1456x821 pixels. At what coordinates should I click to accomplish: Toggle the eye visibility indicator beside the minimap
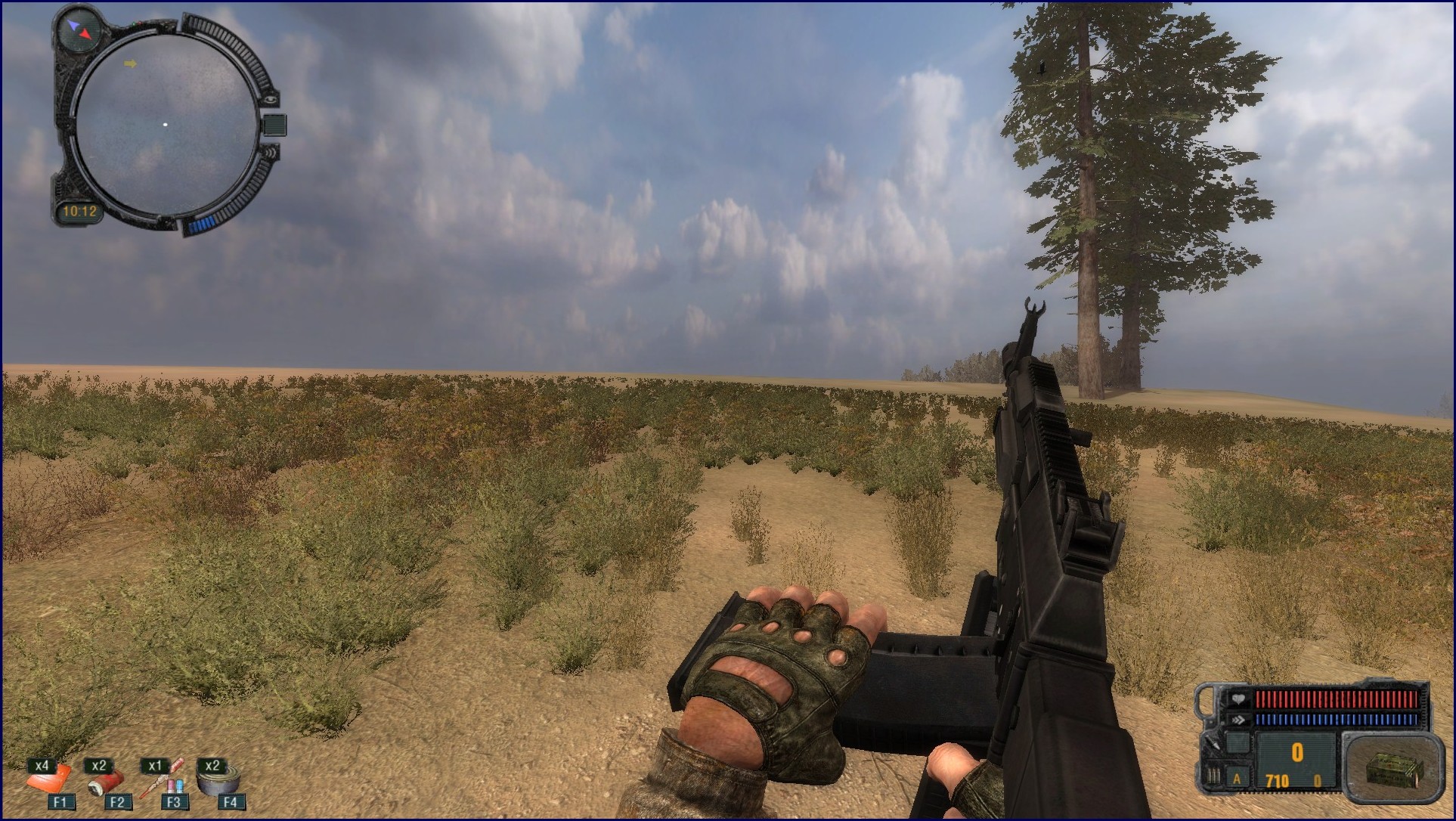pyautogui.click(x=272, y=101)
